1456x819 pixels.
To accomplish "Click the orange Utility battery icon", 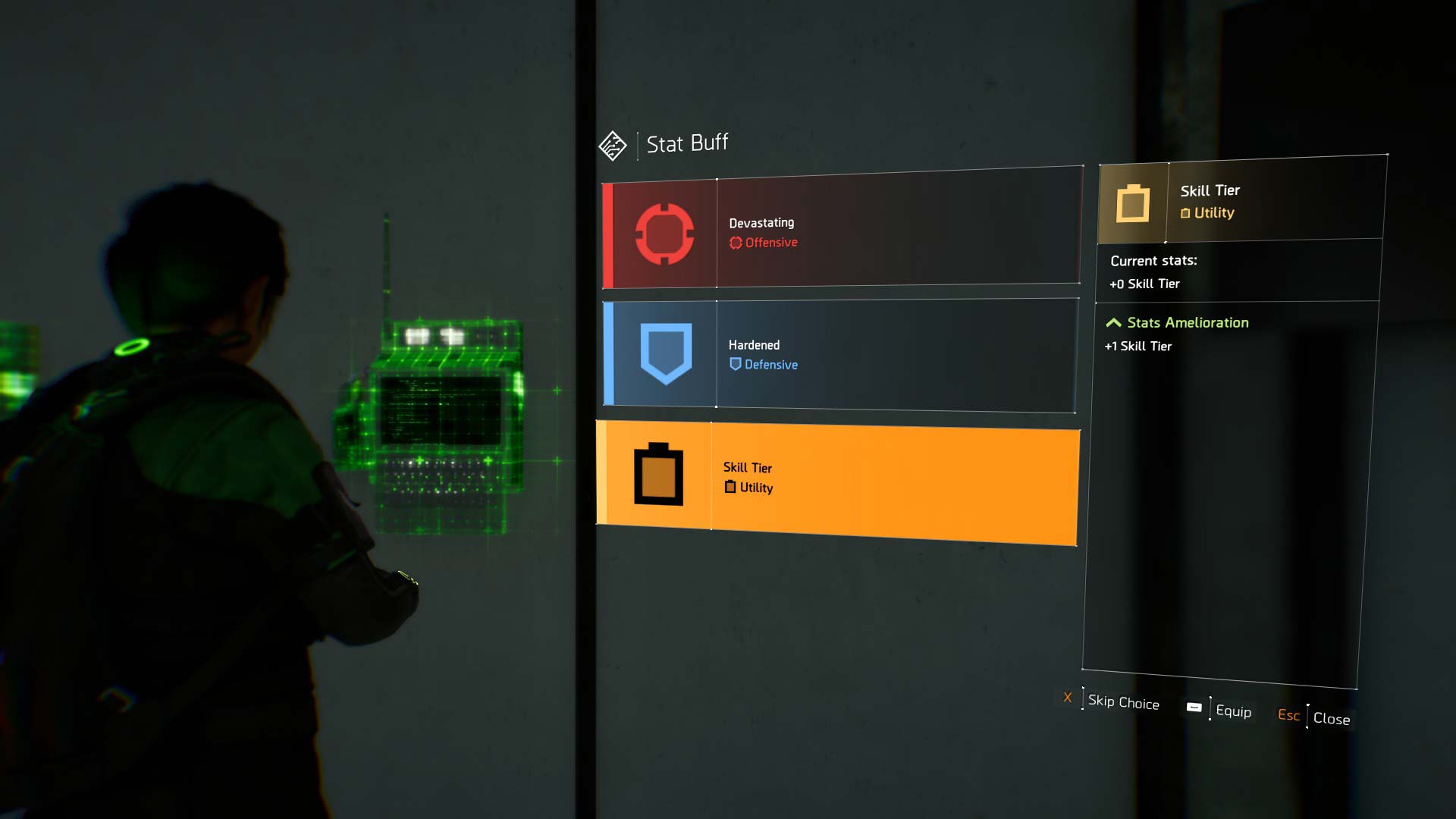I will click(x=657, y=475).
